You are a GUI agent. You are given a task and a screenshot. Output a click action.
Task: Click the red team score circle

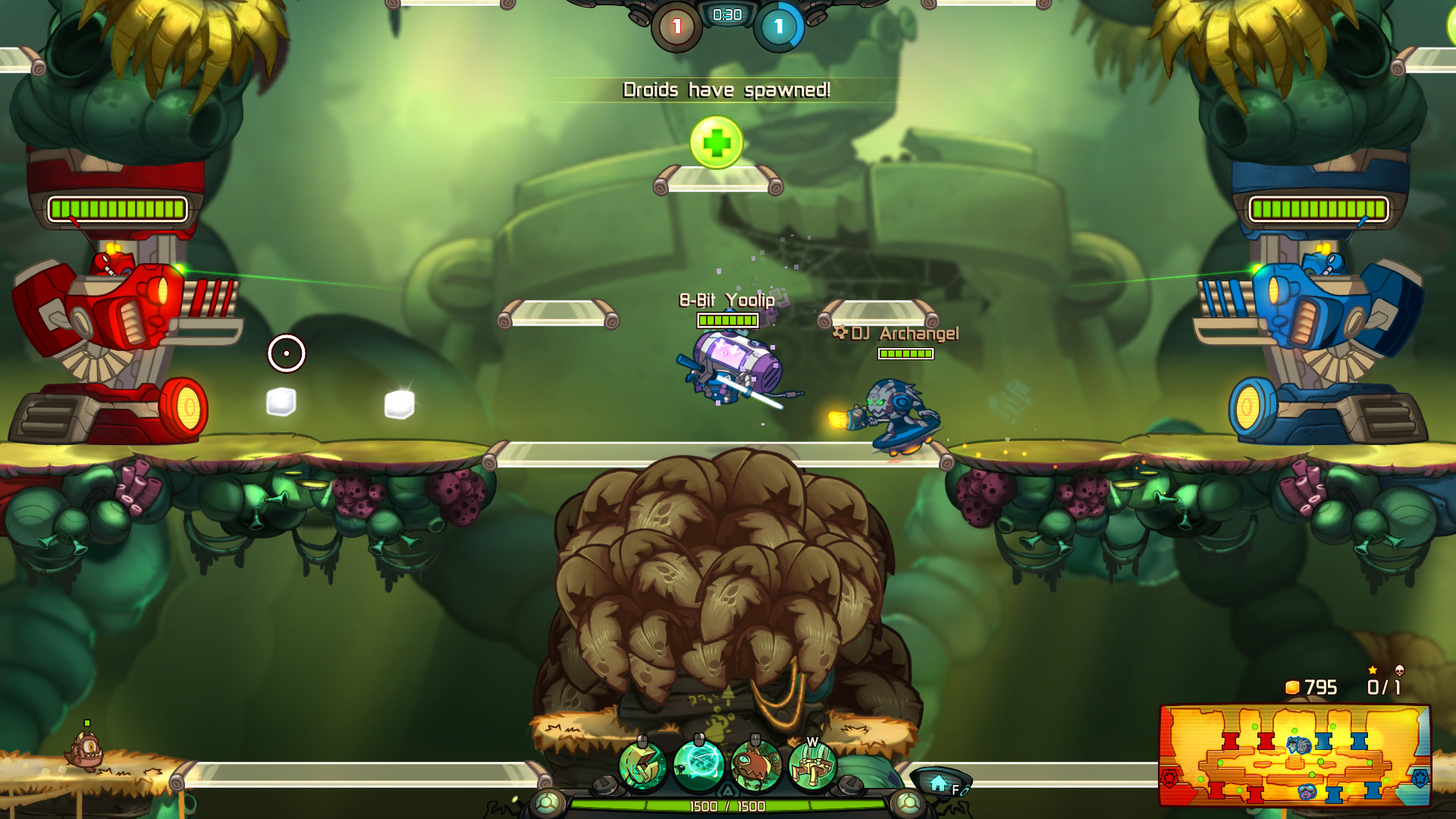point(676,24)
